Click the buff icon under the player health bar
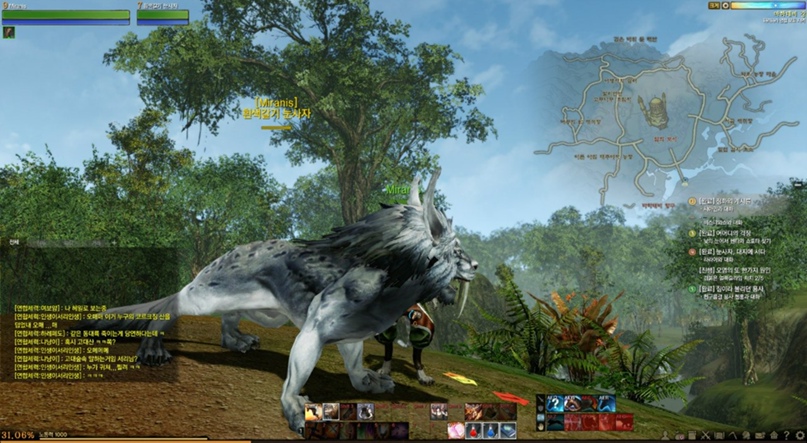The height and width of the screenshot is (443, 807). 9,33
